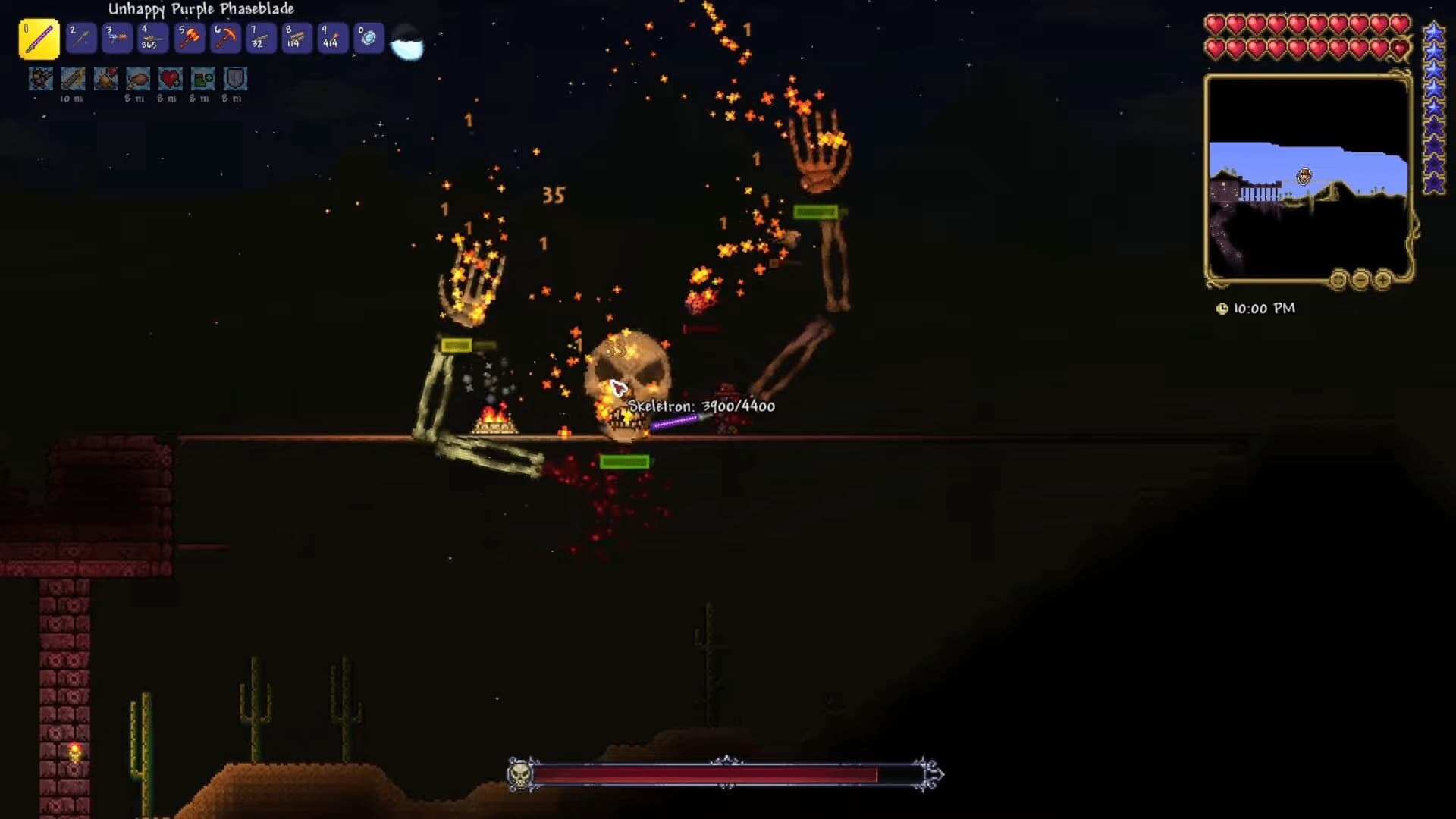Select hotbar slot 4 with 865 count
The width and height of the screenshot is (1456, 819).
click(x=152, y=38)
